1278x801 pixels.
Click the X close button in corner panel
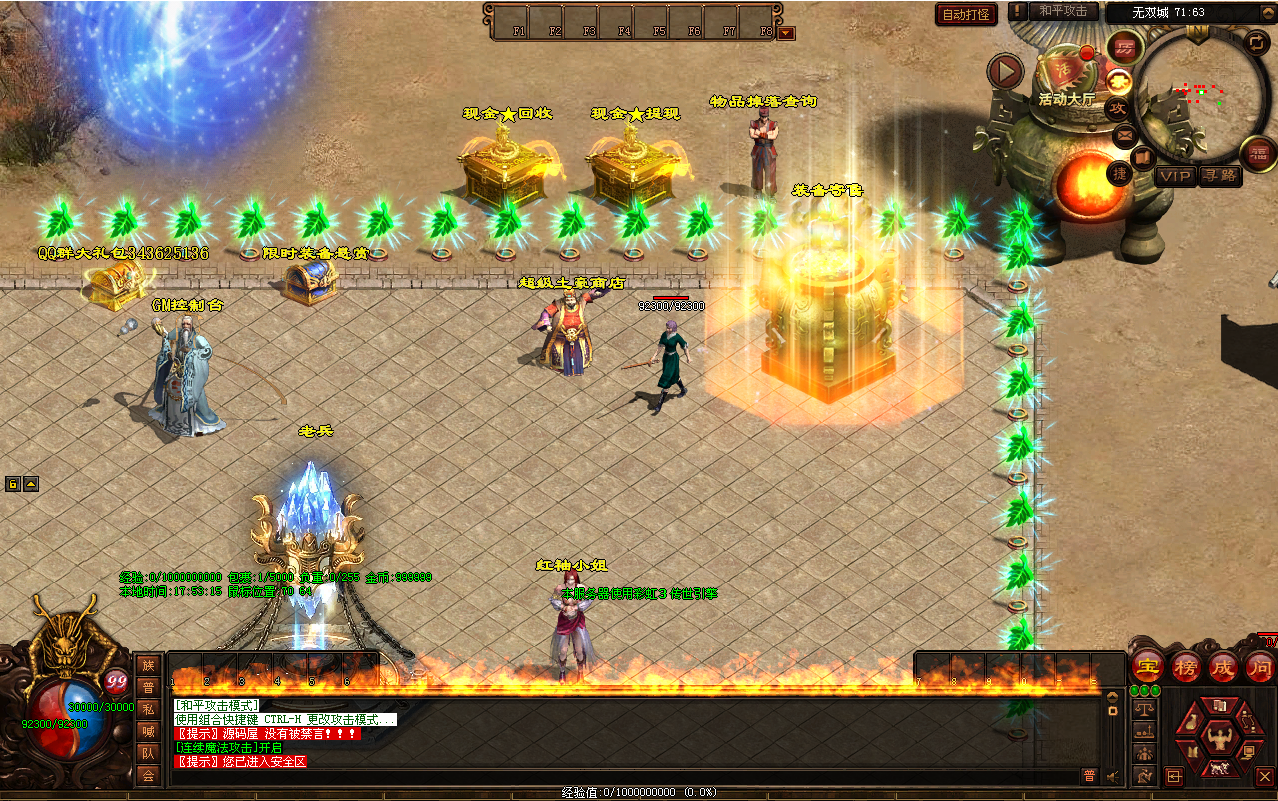coord(1264,775)
